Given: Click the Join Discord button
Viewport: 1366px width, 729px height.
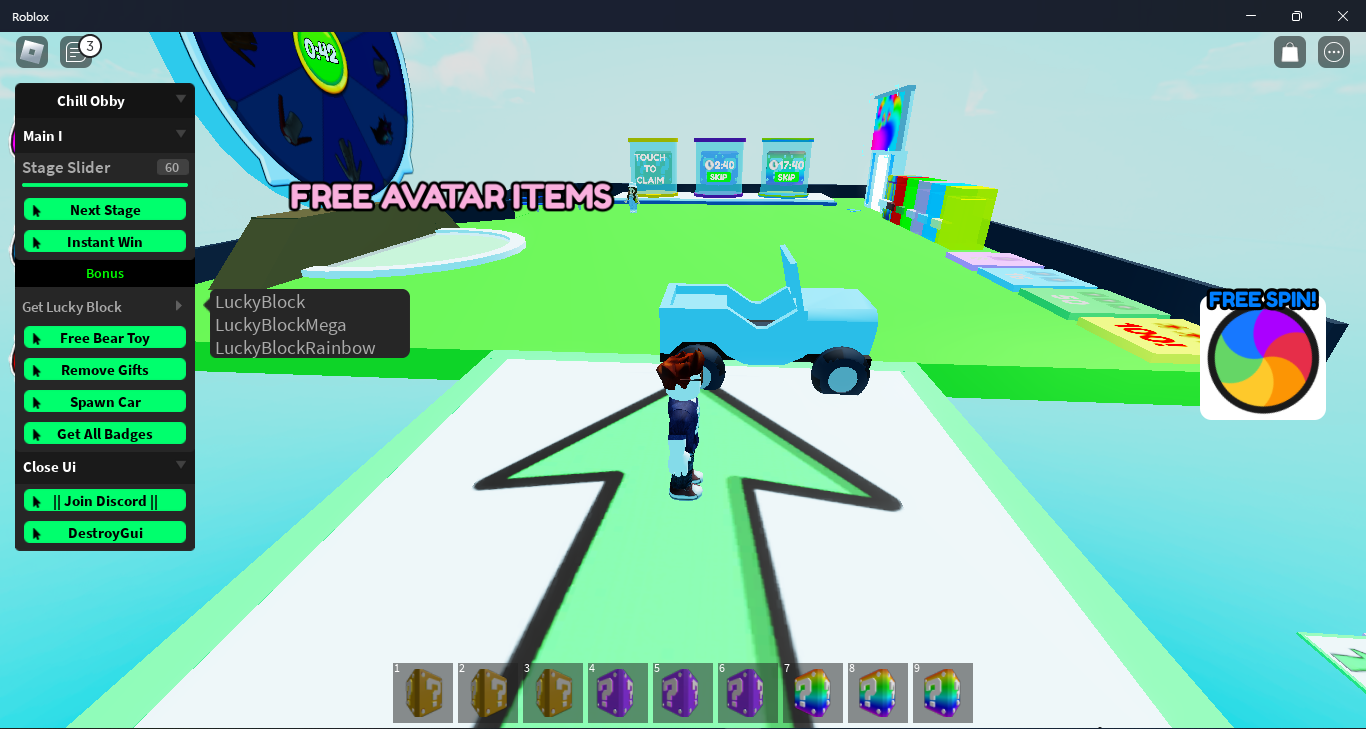Looking at the screenshot, I should [x=104, y=500].
